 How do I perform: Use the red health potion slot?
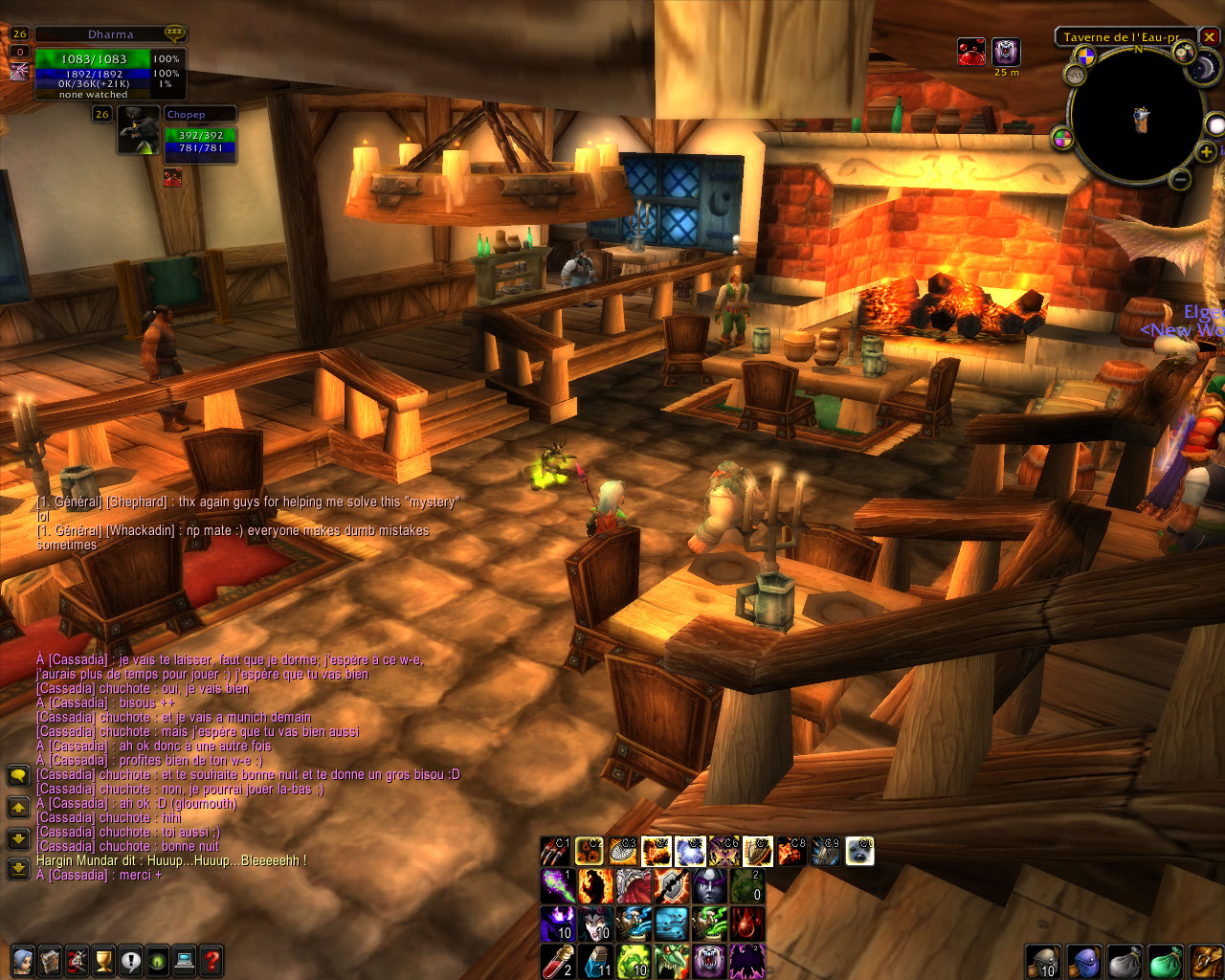[x=557, y=960]
